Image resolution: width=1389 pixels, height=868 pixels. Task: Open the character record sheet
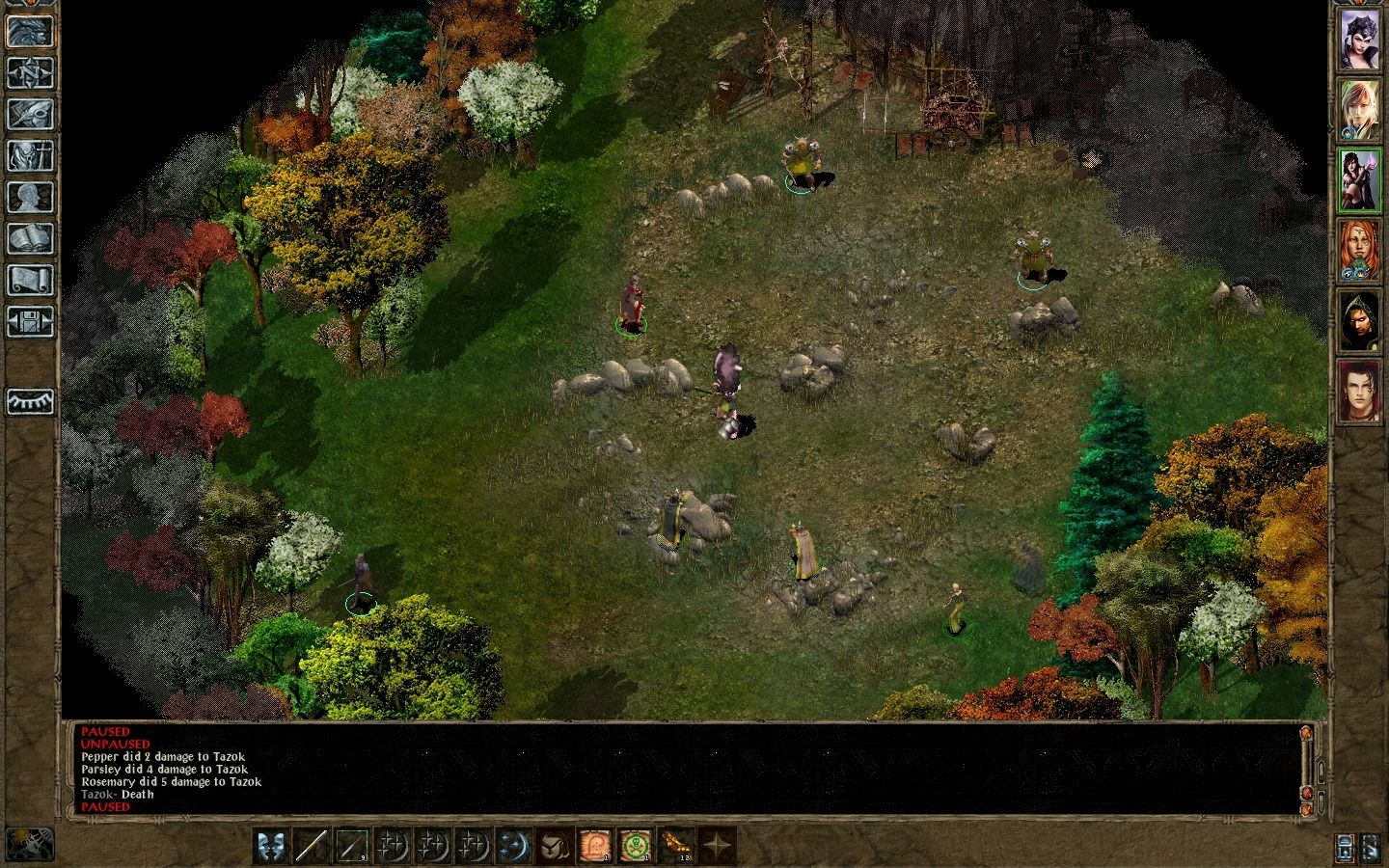tap(30, 197)
